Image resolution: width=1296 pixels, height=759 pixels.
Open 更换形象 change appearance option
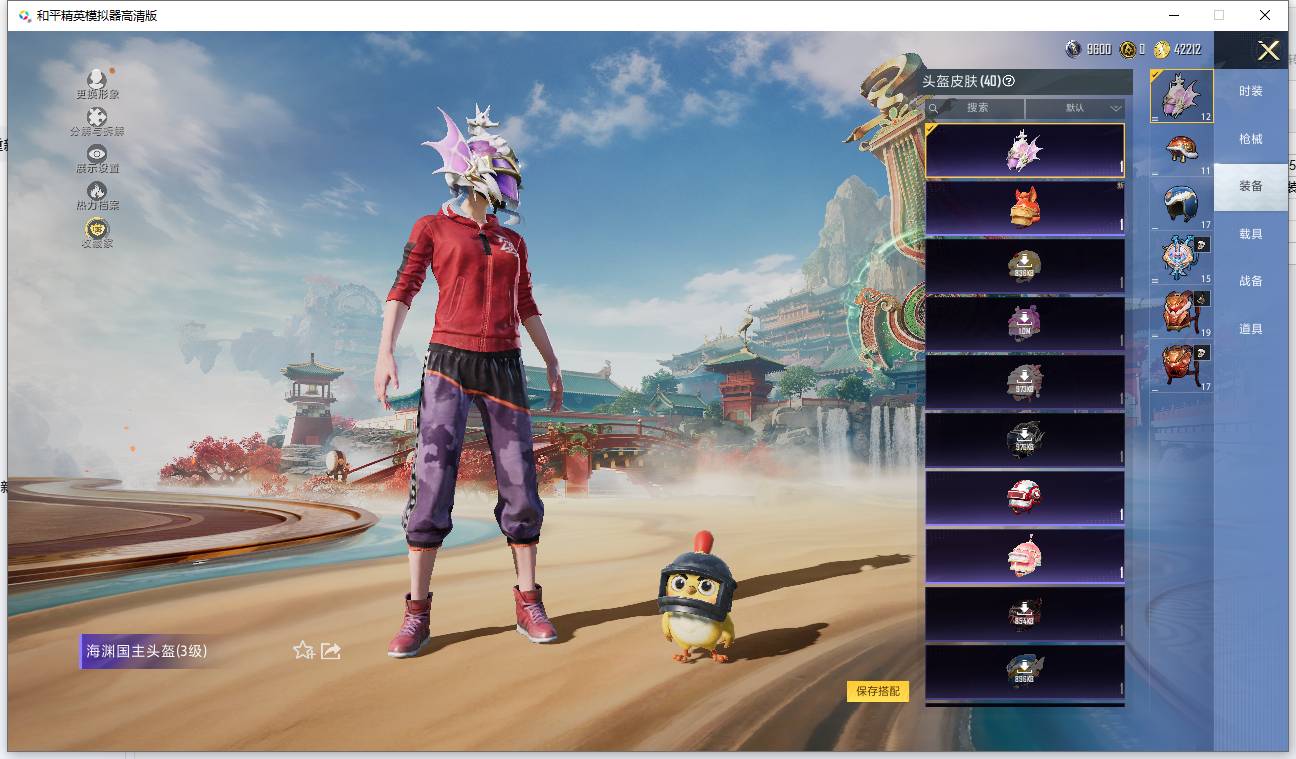tap(97, 84)
